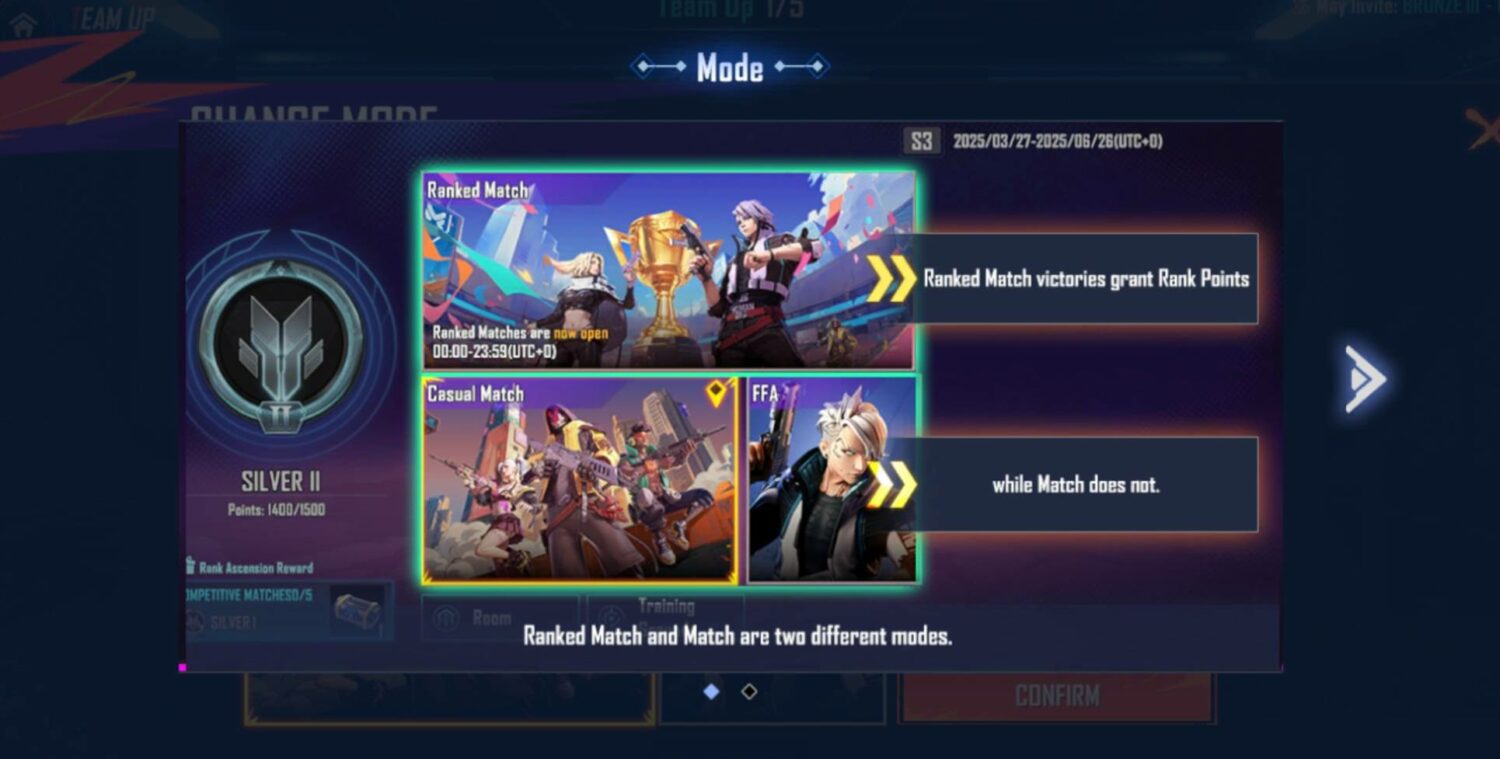Expand the next page with the right arrow chevron
Viewport: 1500px width, 759px height.
[x=1364, y=379]
